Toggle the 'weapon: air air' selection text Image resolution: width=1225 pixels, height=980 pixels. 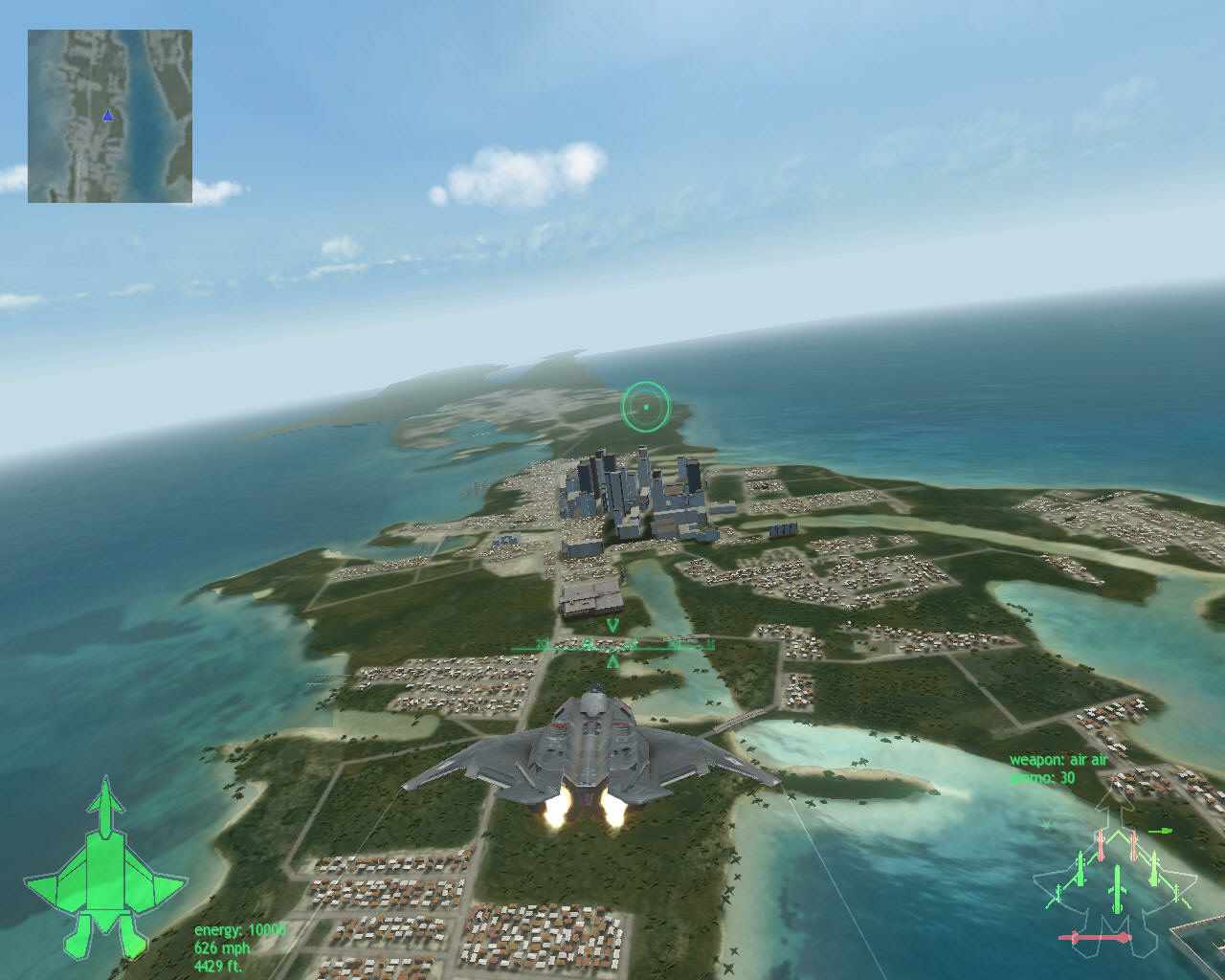1058,759
